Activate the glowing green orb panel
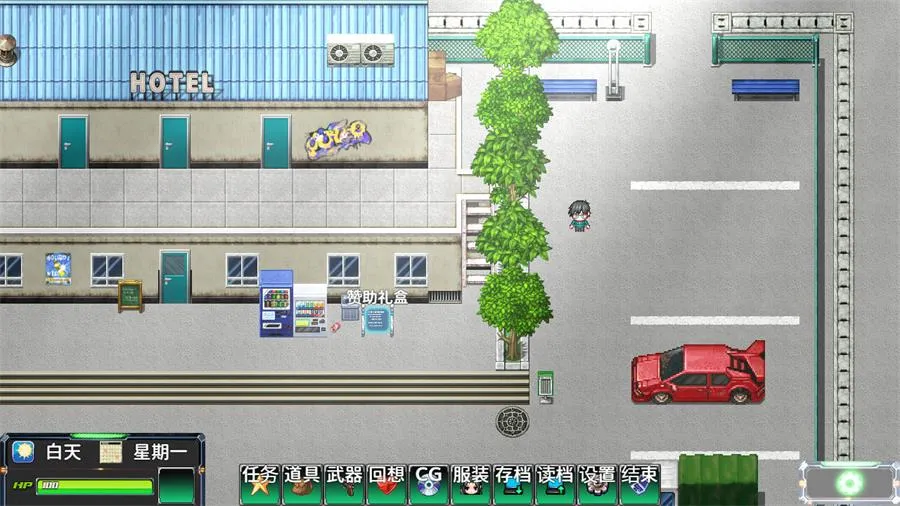Screen dimensions: 900x506 (x=850, y=483)
